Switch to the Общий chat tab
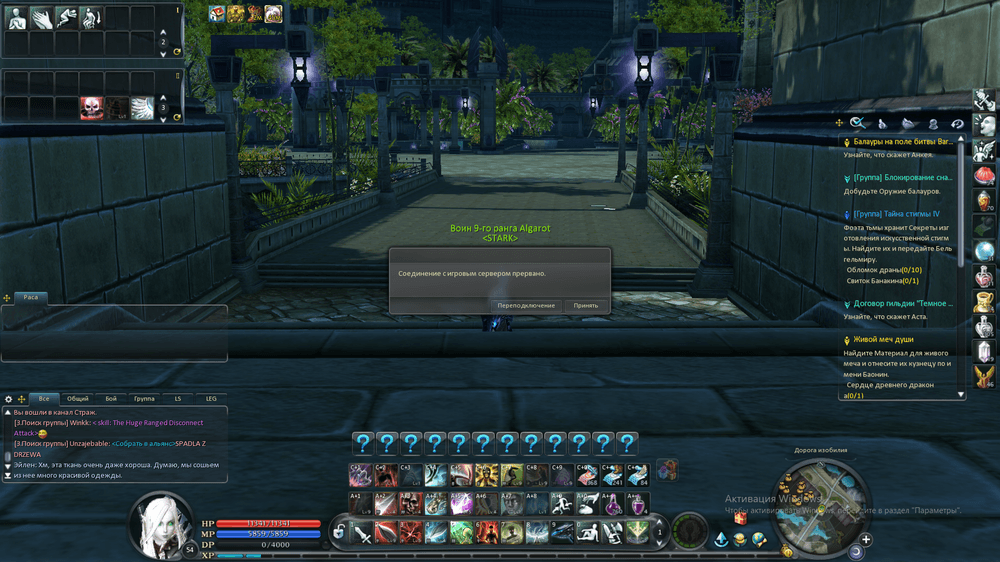1000x562 pixels. 77,399
